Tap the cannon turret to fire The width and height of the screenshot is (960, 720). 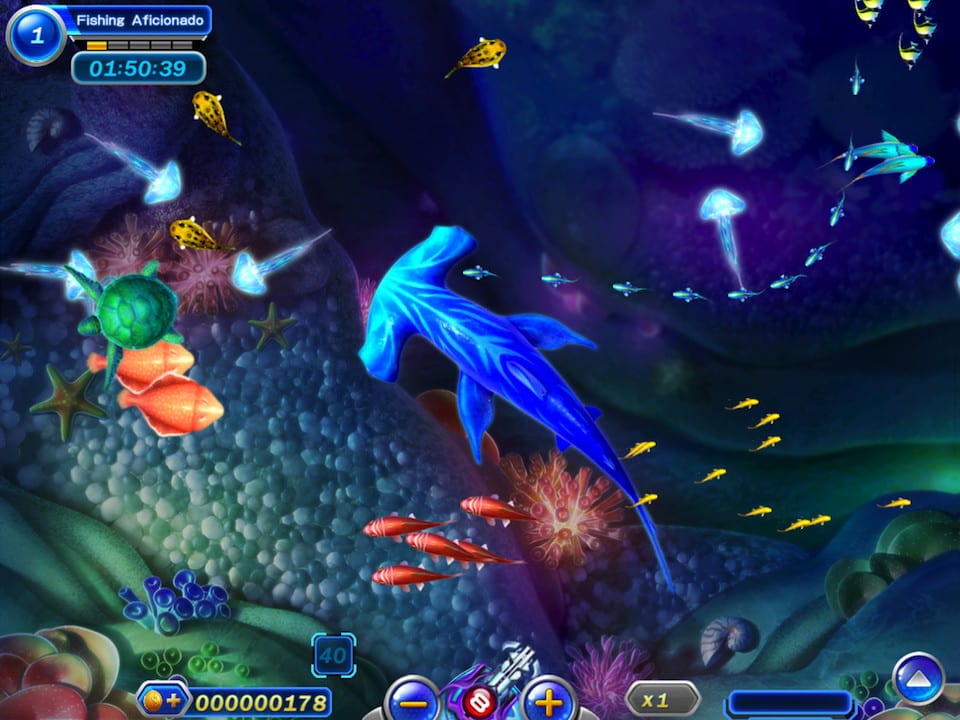coord(484,692)
